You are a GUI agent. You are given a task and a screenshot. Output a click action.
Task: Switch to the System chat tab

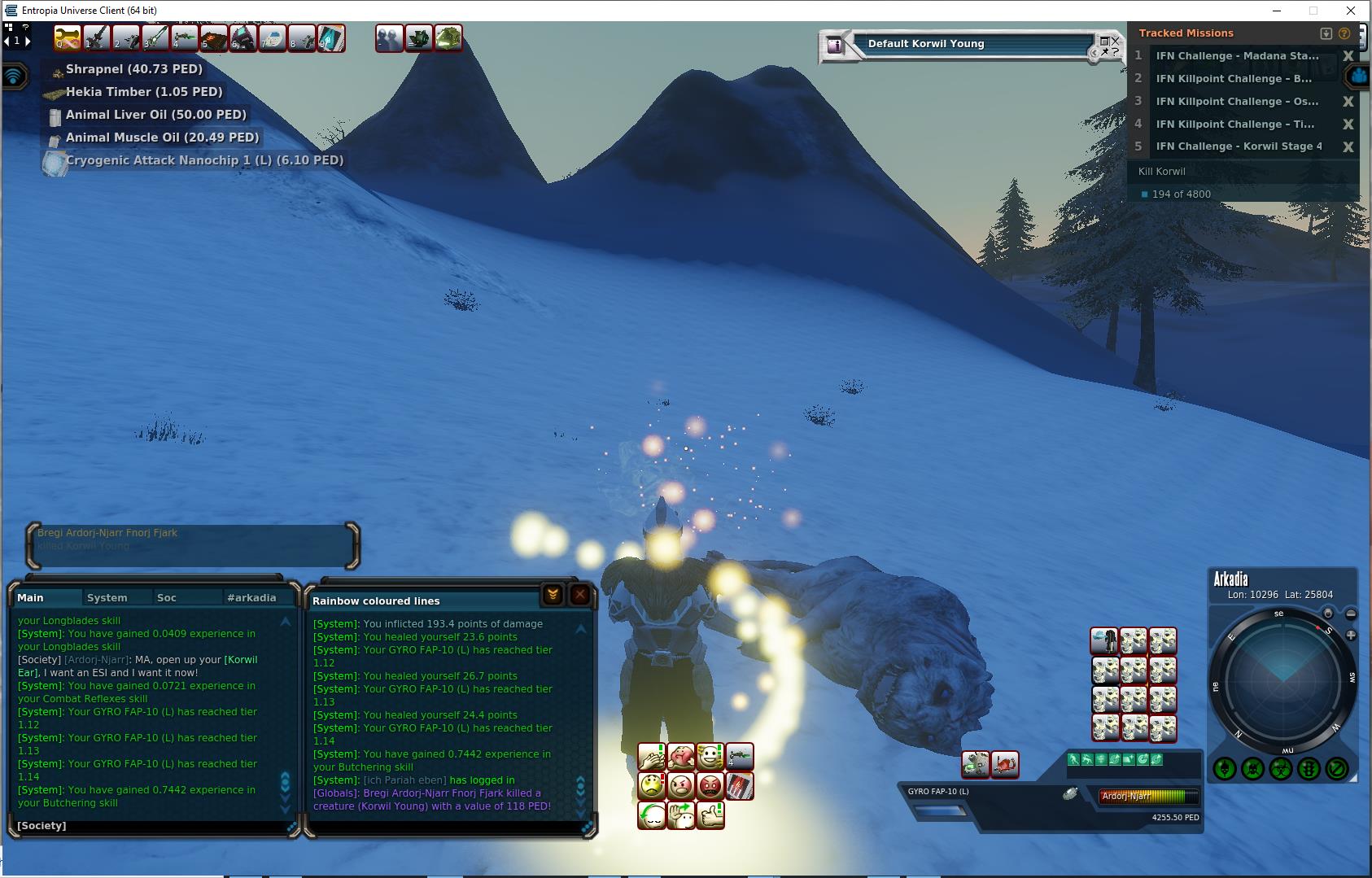(107, 597)
